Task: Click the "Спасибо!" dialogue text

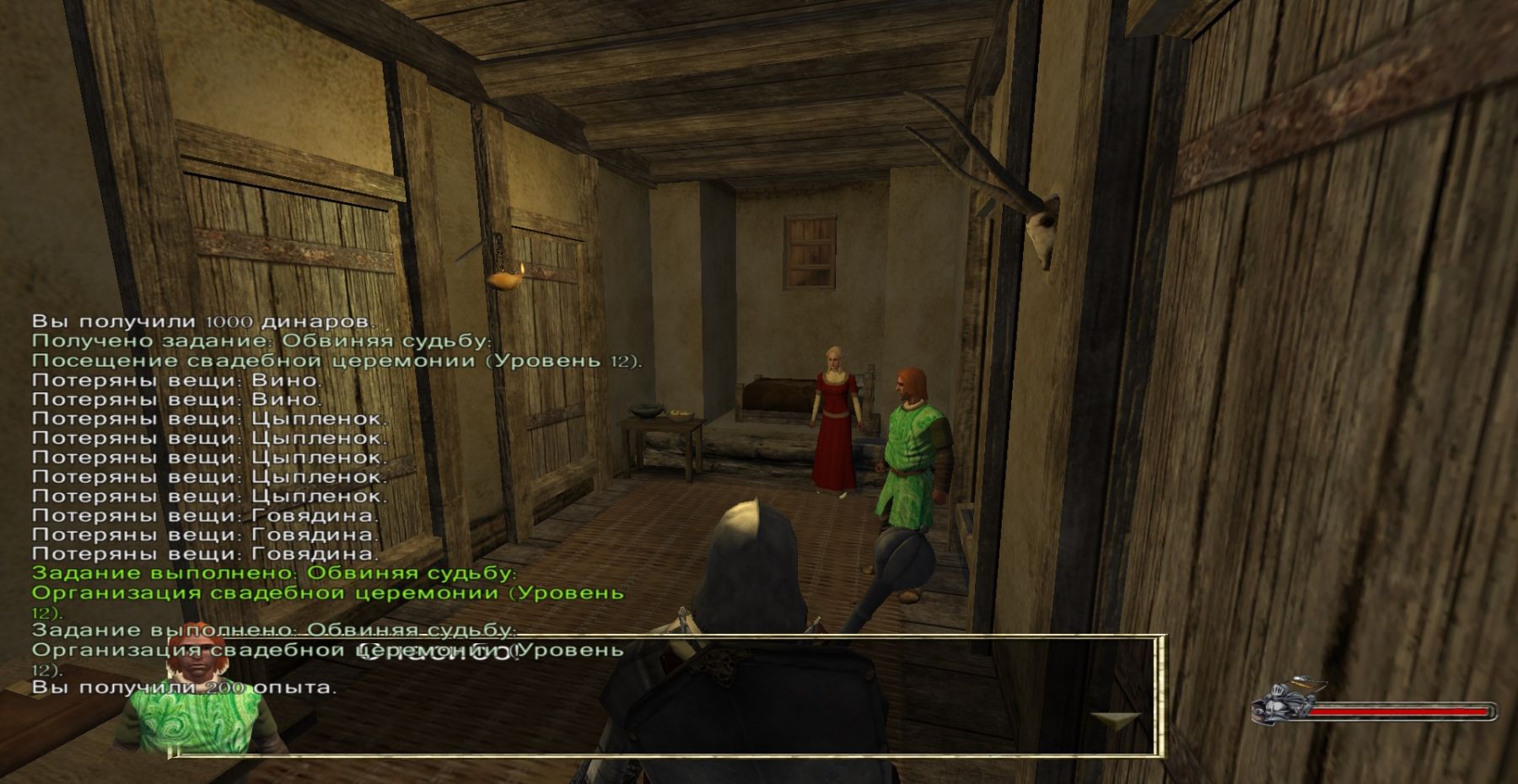Action: pos(436,652)
